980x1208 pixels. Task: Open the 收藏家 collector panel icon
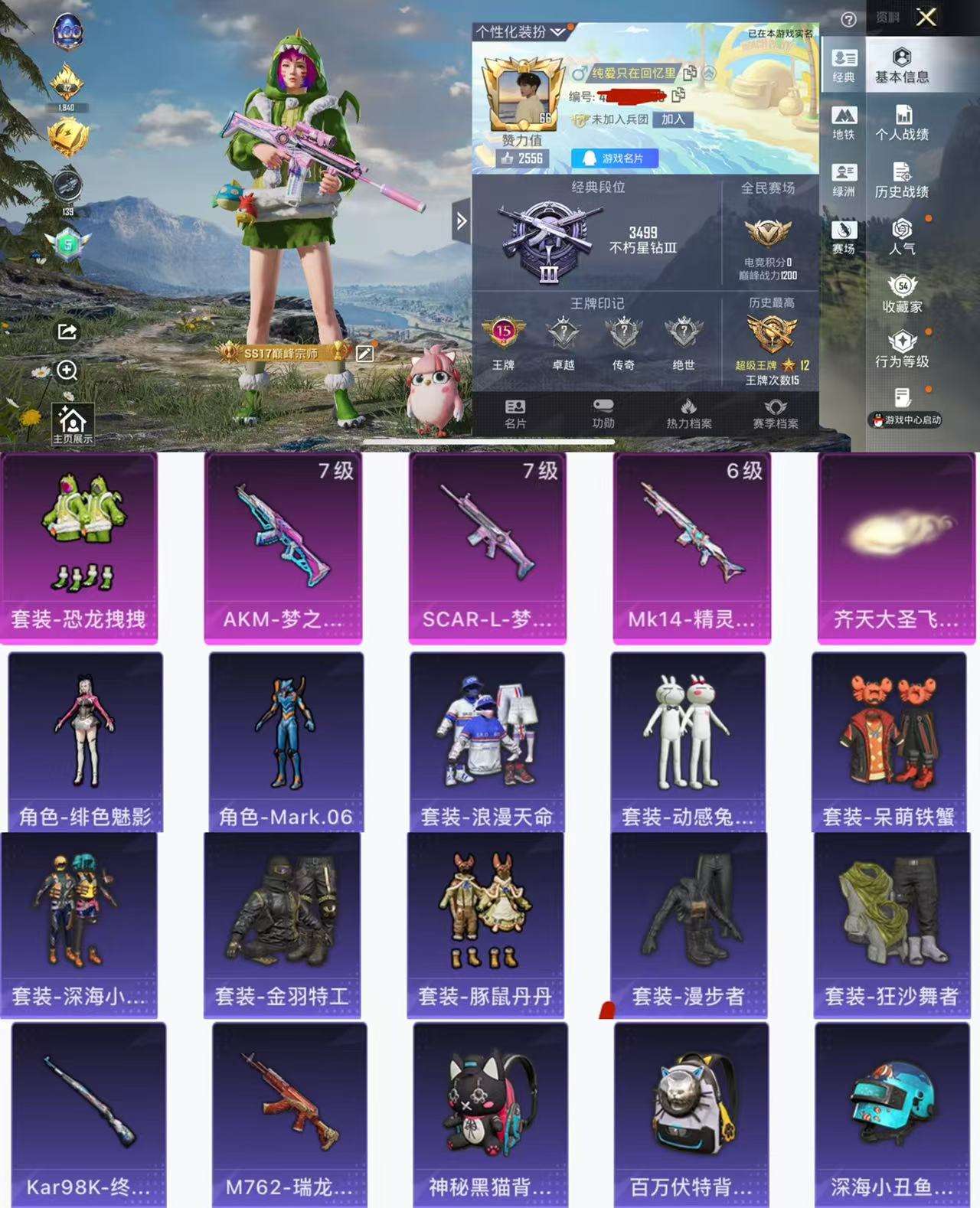tap(904, 295)
